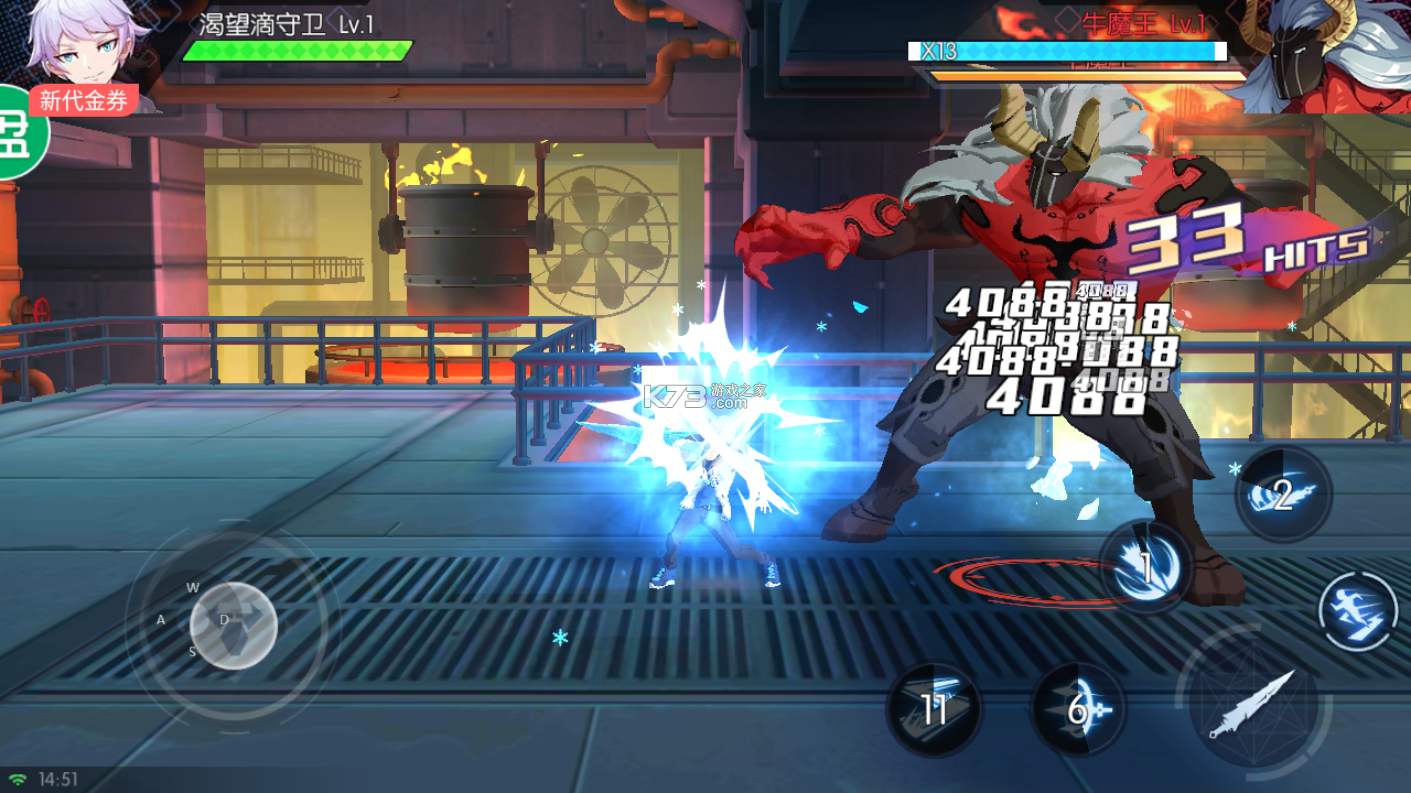The image size is (1411, 793).
Task: Open the green floating assistant button
Action: pyautogui.click(x=20, y=132)
